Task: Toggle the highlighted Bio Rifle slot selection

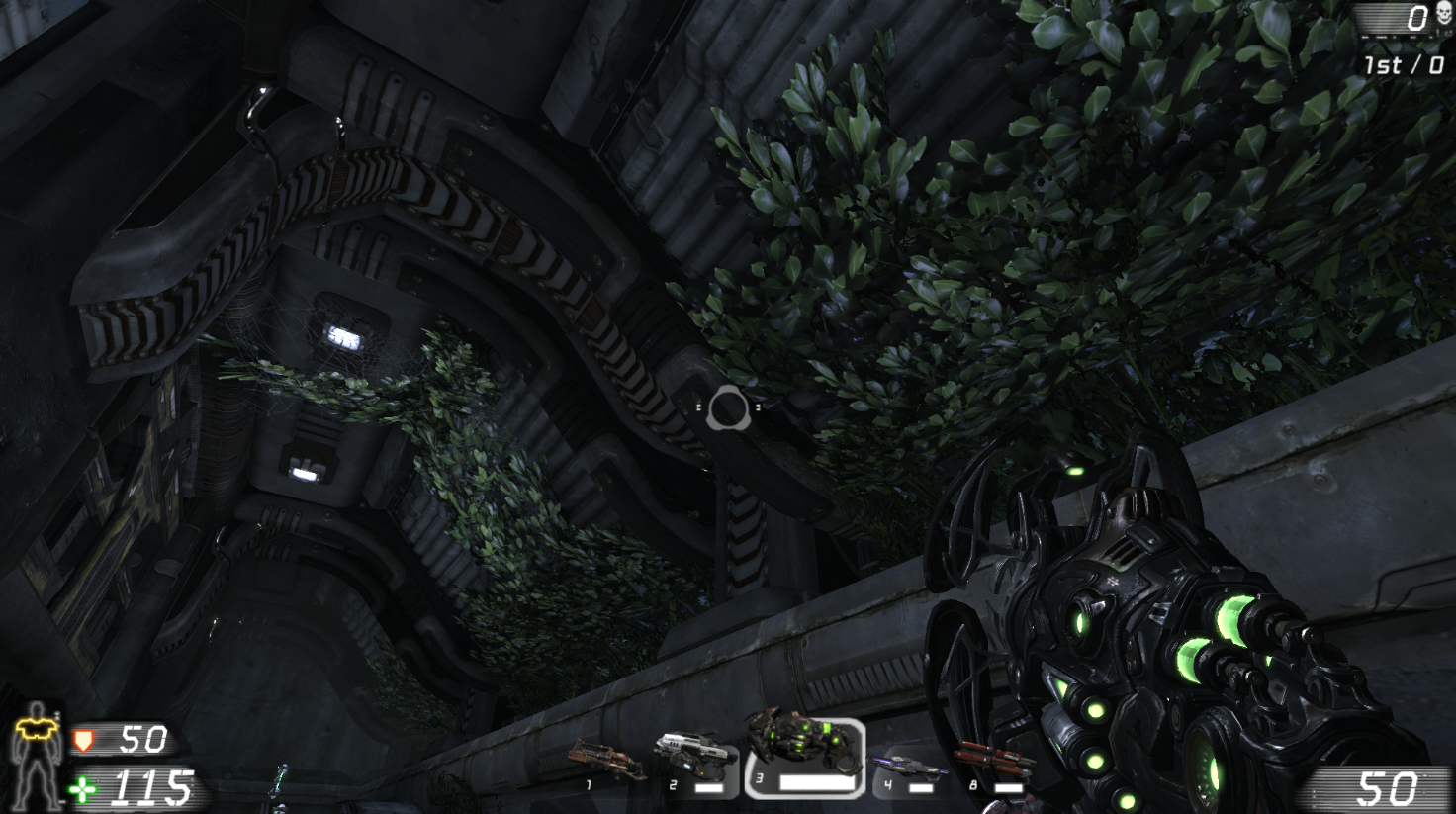Action: click(806, 756)
